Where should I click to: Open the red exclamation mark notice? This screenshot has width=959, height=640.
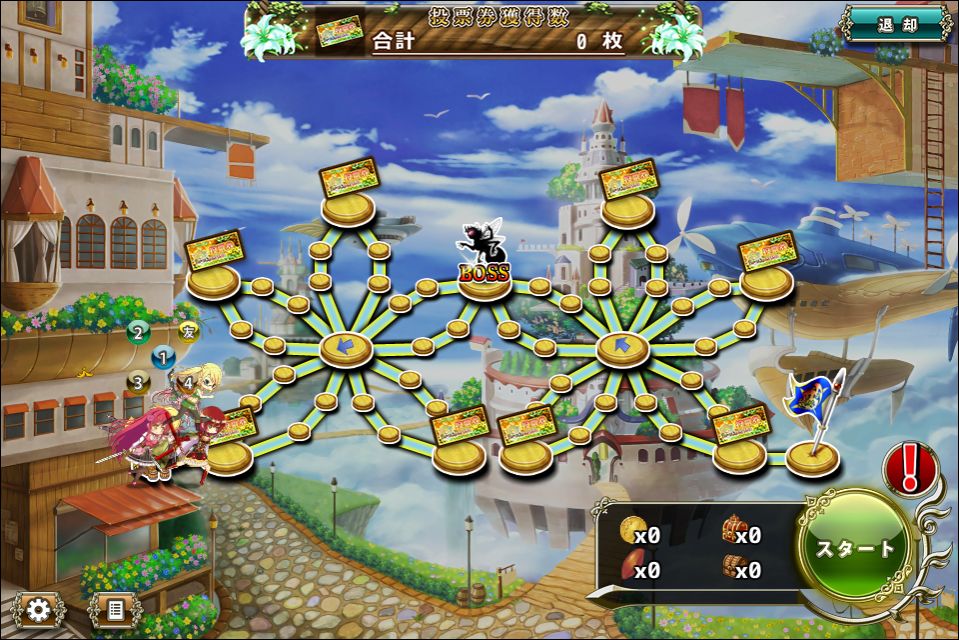909,467
